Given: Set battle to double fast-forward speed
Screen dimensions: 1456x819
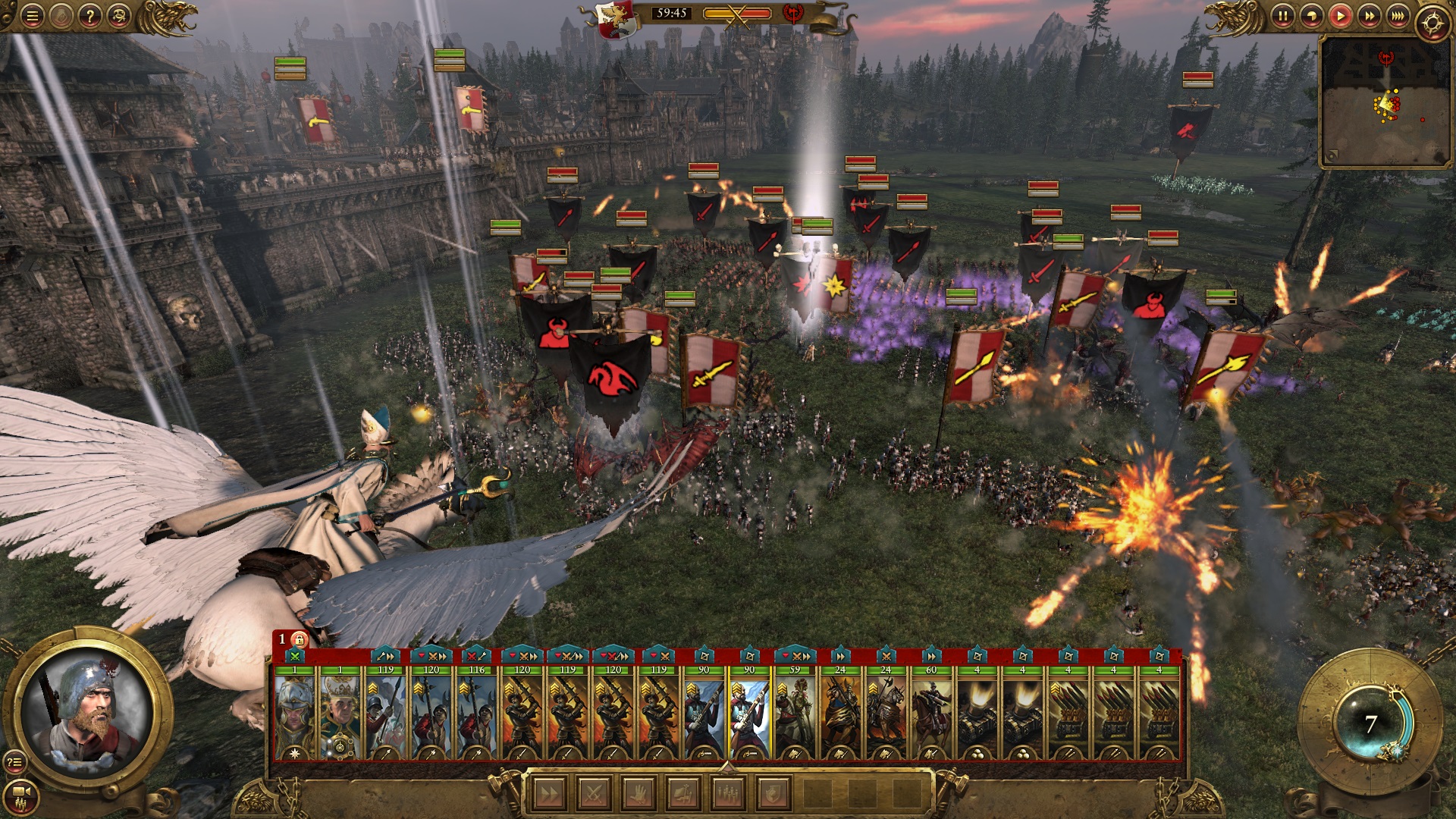Looking at the screenshot, I should pos(1369,16).
